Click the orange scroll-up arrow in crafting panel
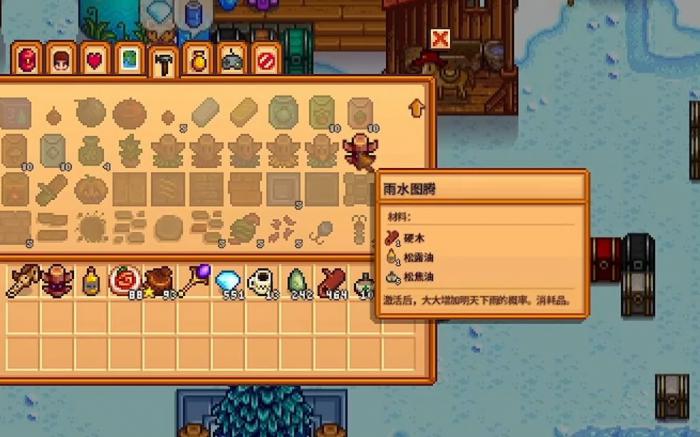Image resolution: width=700 pixels, height=437 pixels. tap(416, 107)
